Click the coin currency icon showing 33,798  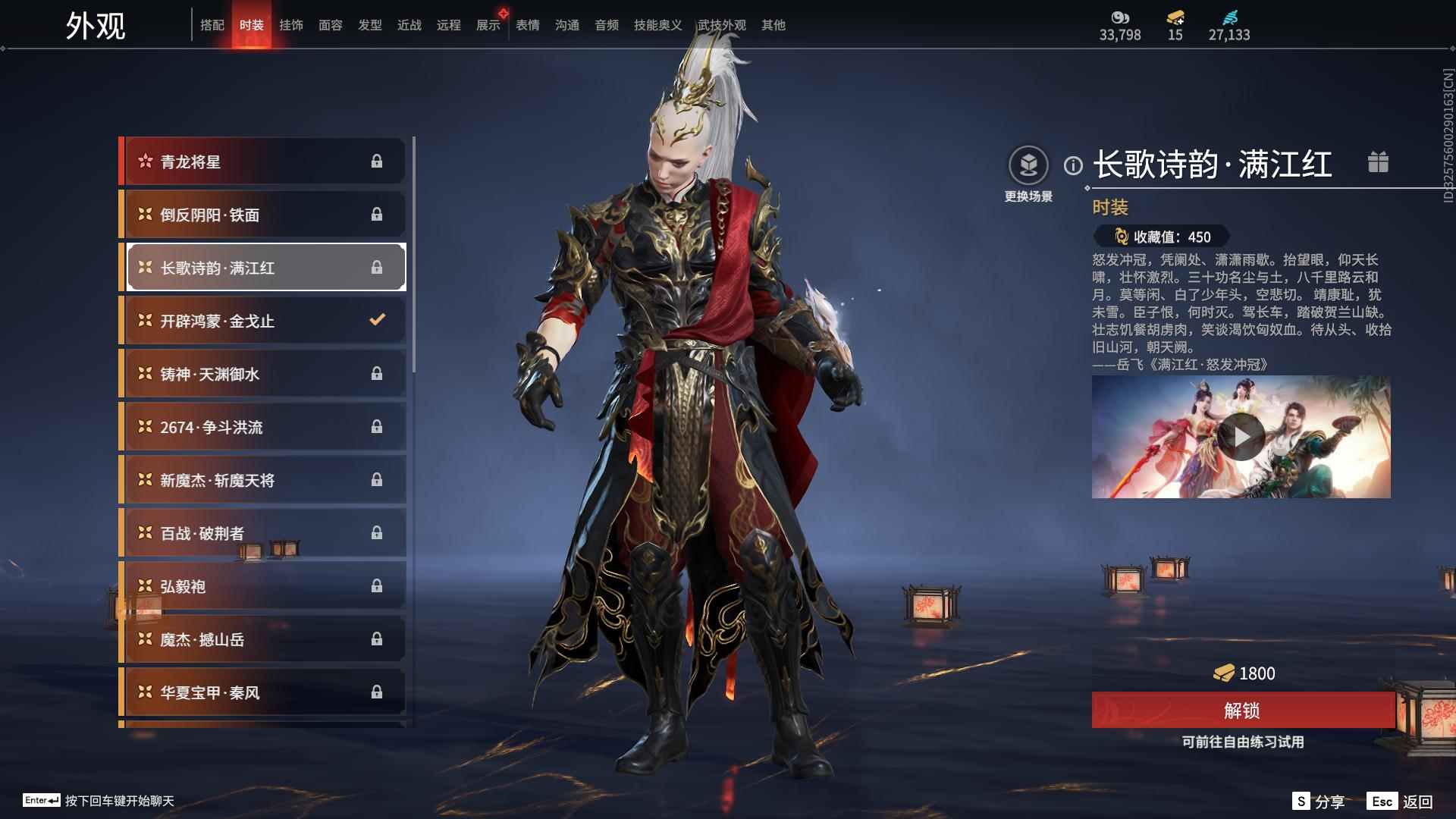(1121, 17)
